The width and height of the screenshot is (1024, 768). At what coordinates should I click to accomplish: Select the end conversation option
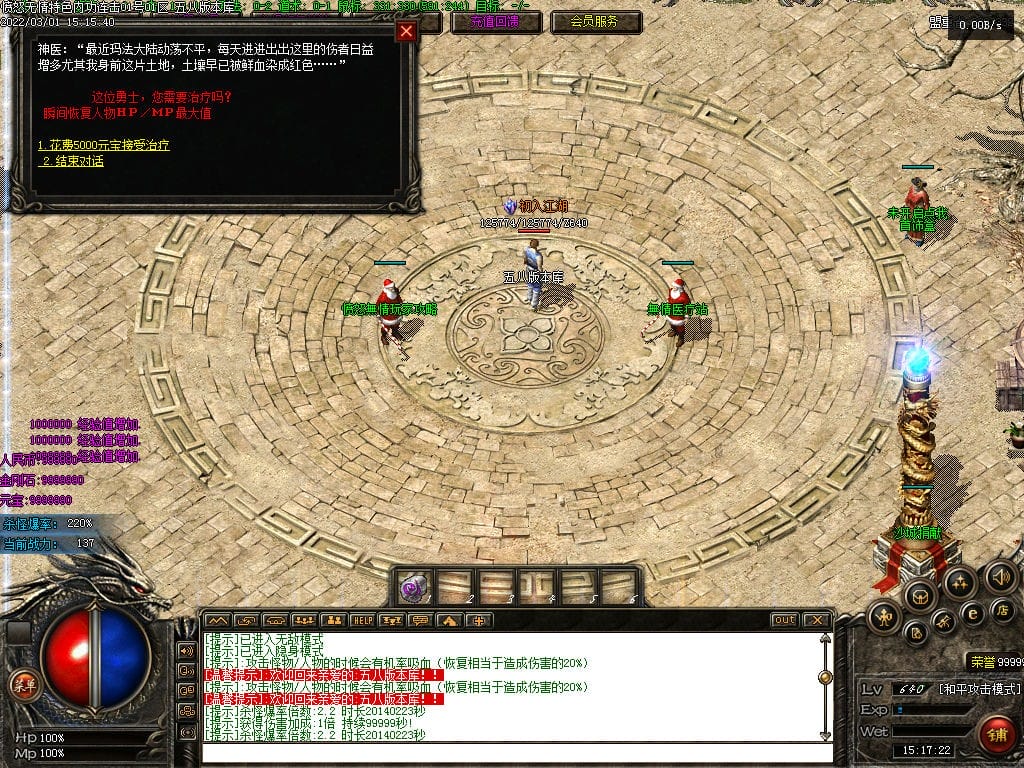point(72,161)
